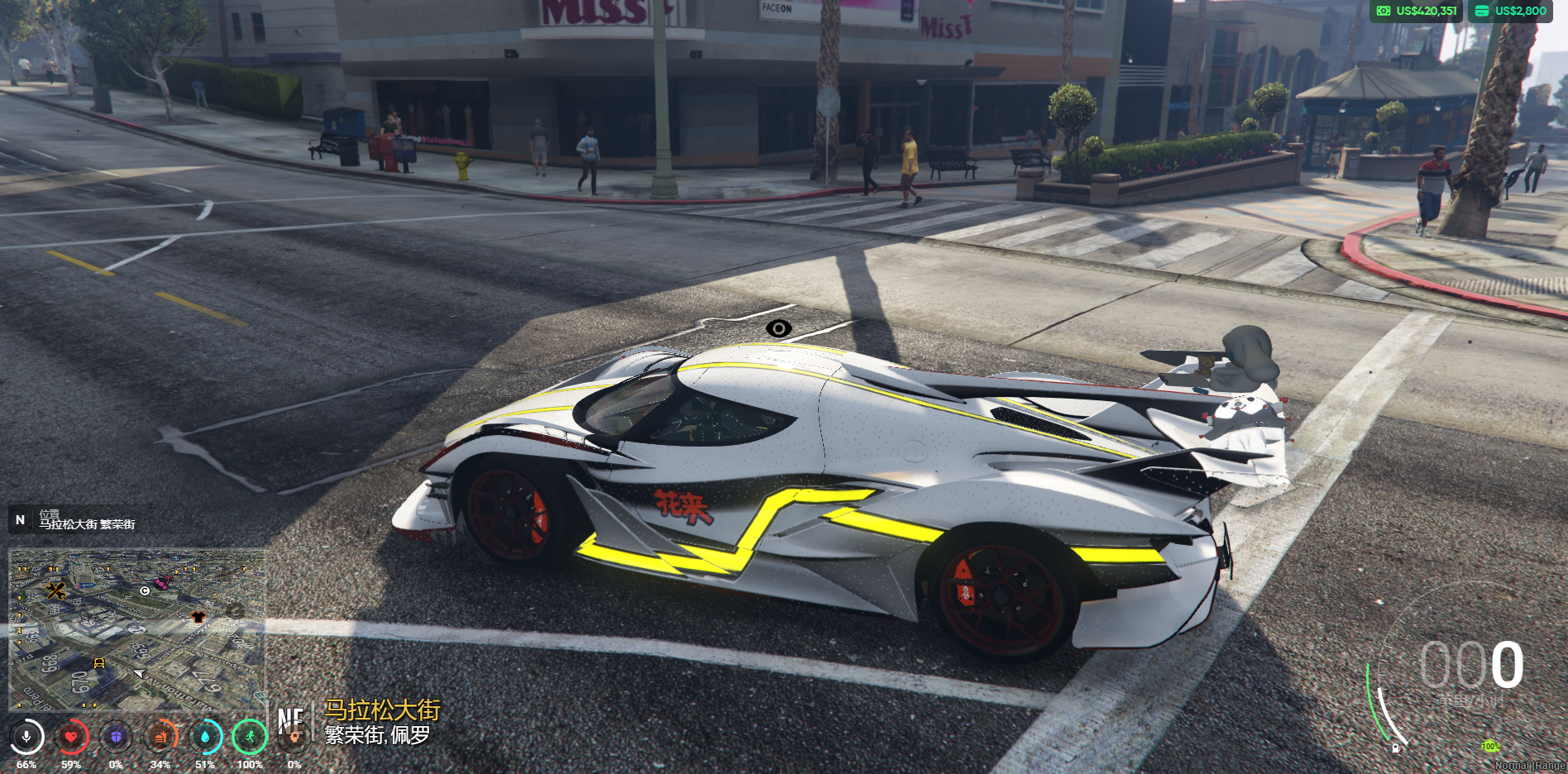This screenshot has width=1568, height=774.
Task: Select the black t-shirt clothing store marker
Action: (x=198, y=617)
